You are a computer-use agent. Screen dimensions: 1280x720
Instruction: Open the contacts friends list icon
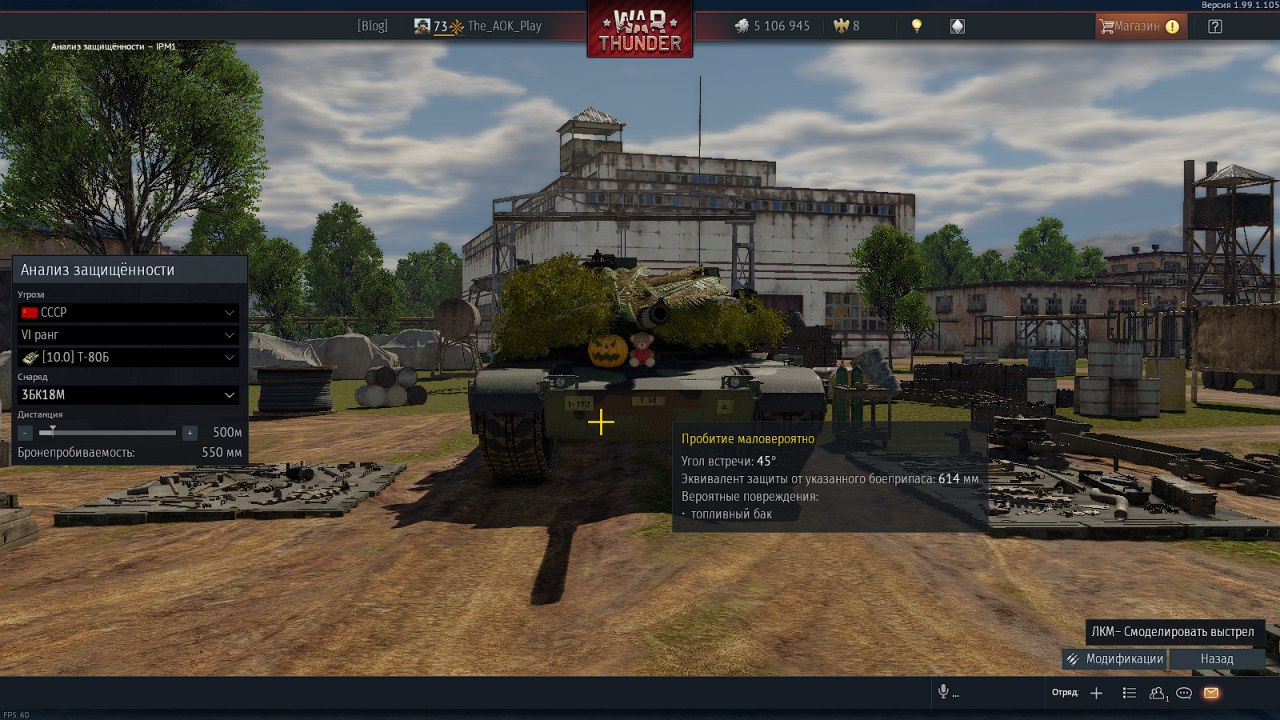(x=1158, y=693)
